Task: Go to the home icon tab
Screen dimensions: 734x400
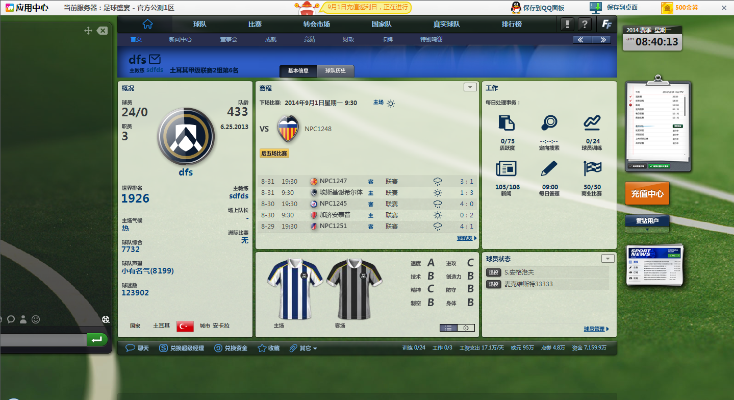Action: tap(148, 23)
